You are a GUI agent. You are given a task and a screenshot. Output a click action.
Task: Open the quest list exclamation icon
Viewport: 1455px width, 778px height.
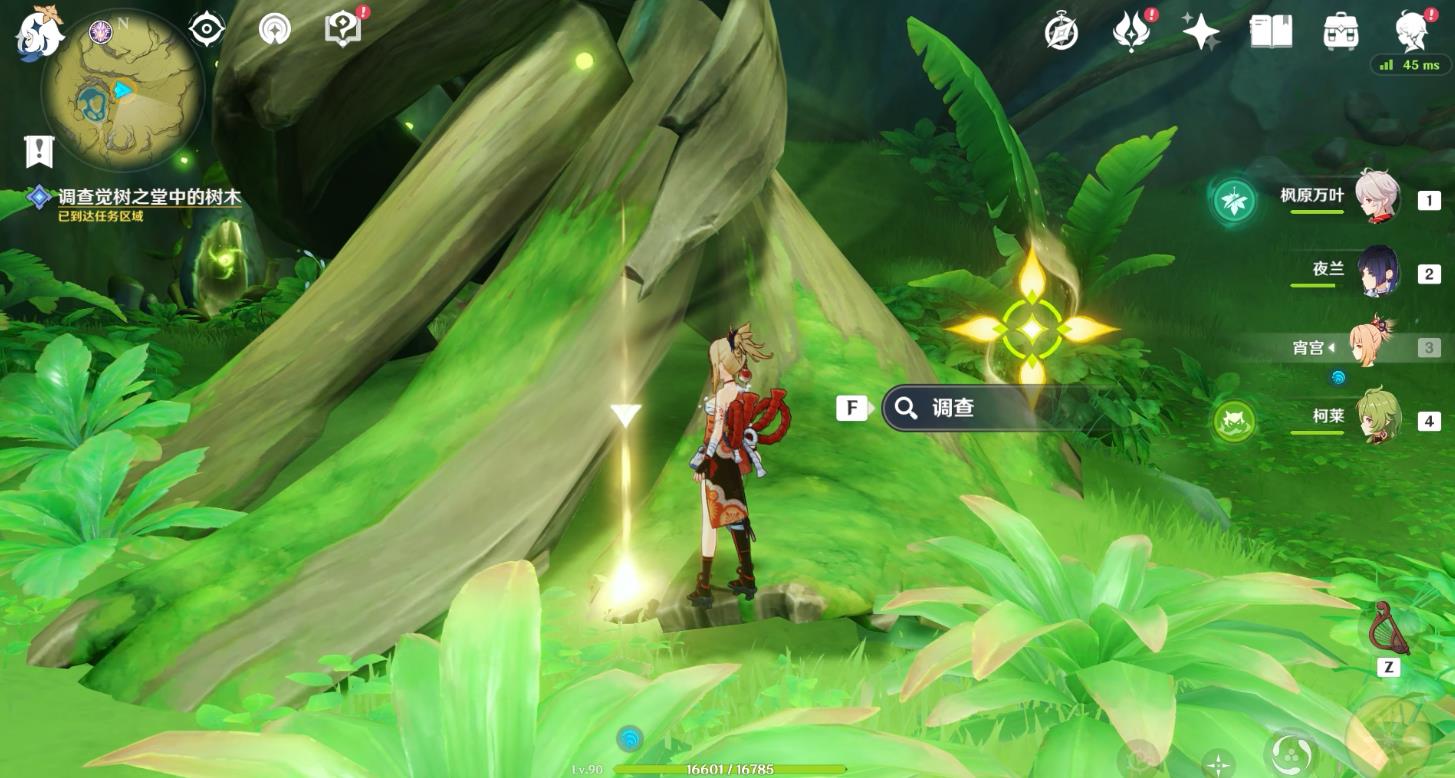pyautogui.click(x=38, y=152)
